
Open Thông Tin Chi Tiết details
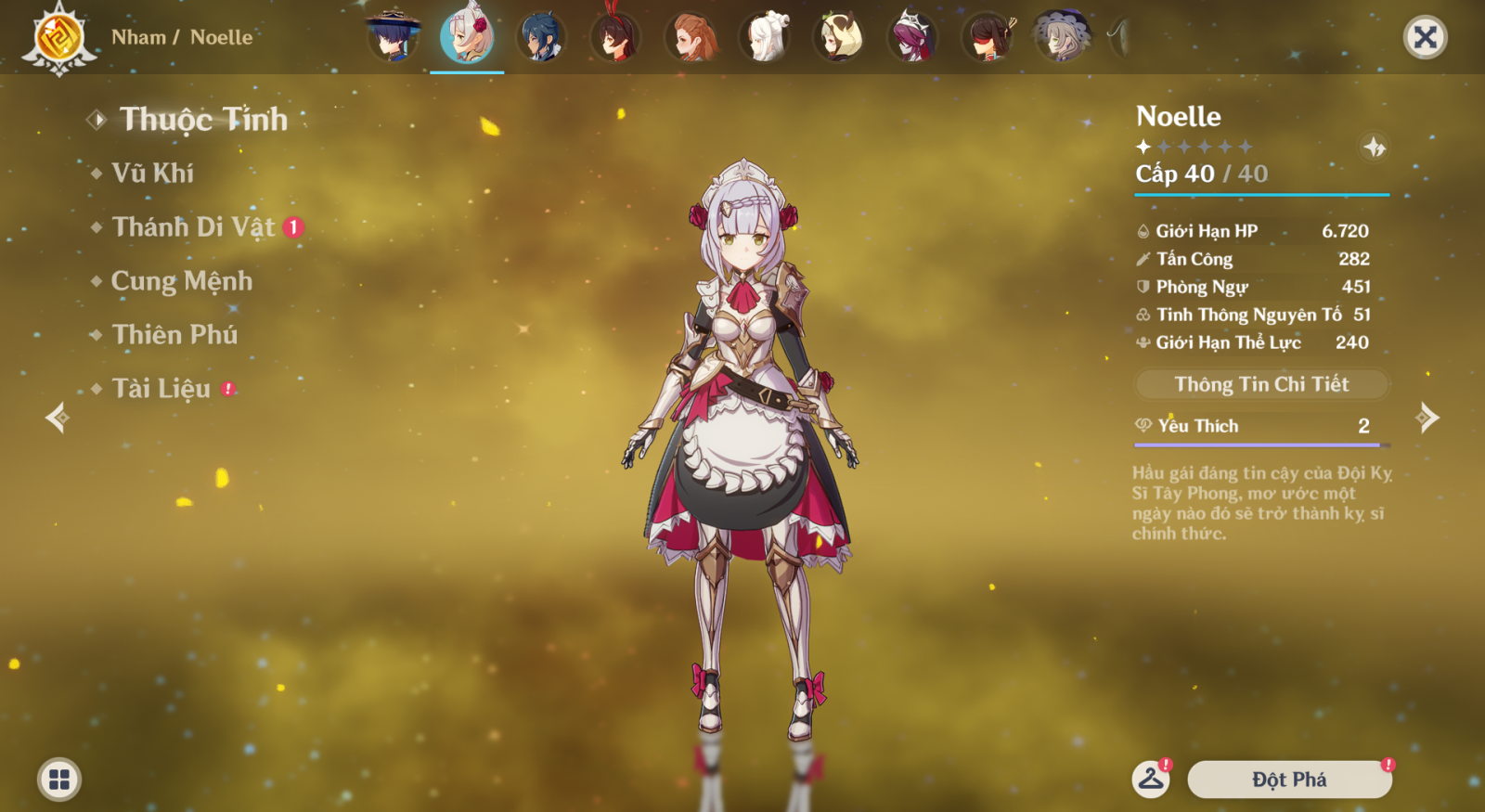point(1261,384)
